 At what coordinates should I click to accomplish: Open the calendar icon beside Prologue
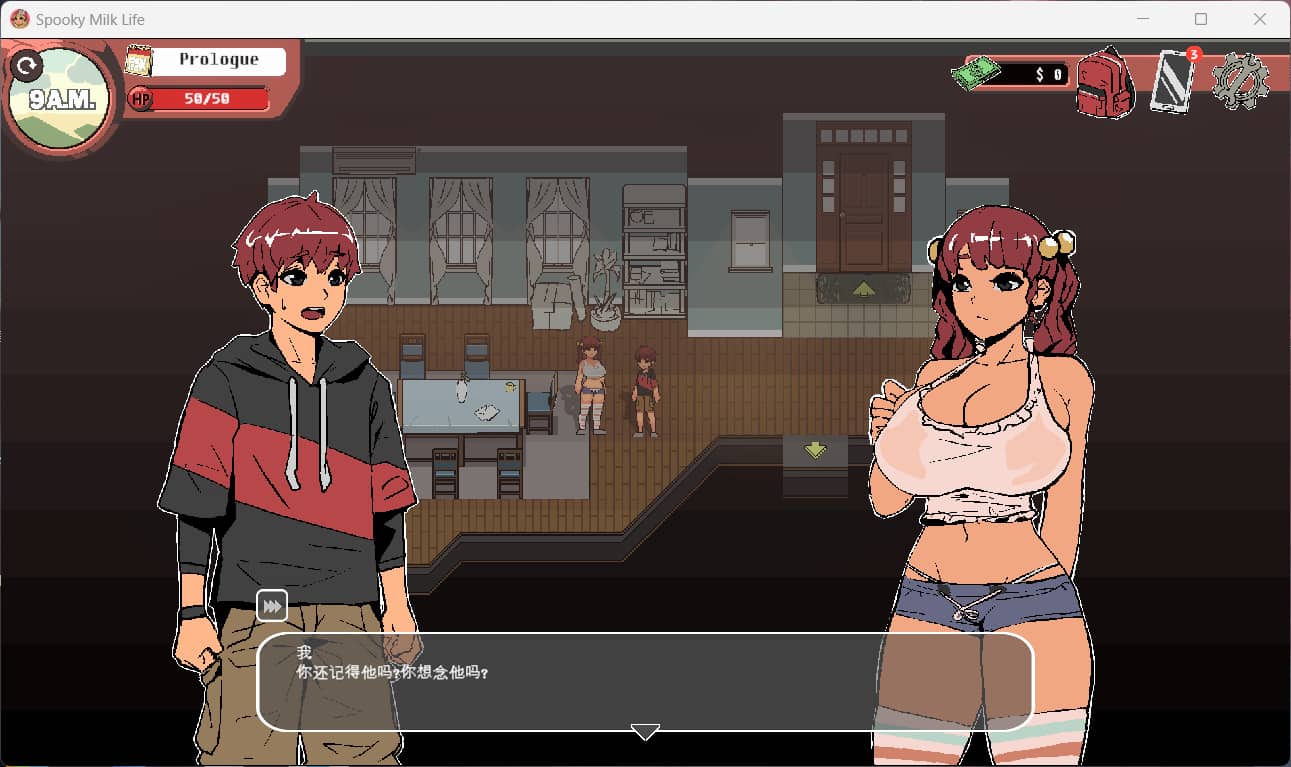point(138,61)
